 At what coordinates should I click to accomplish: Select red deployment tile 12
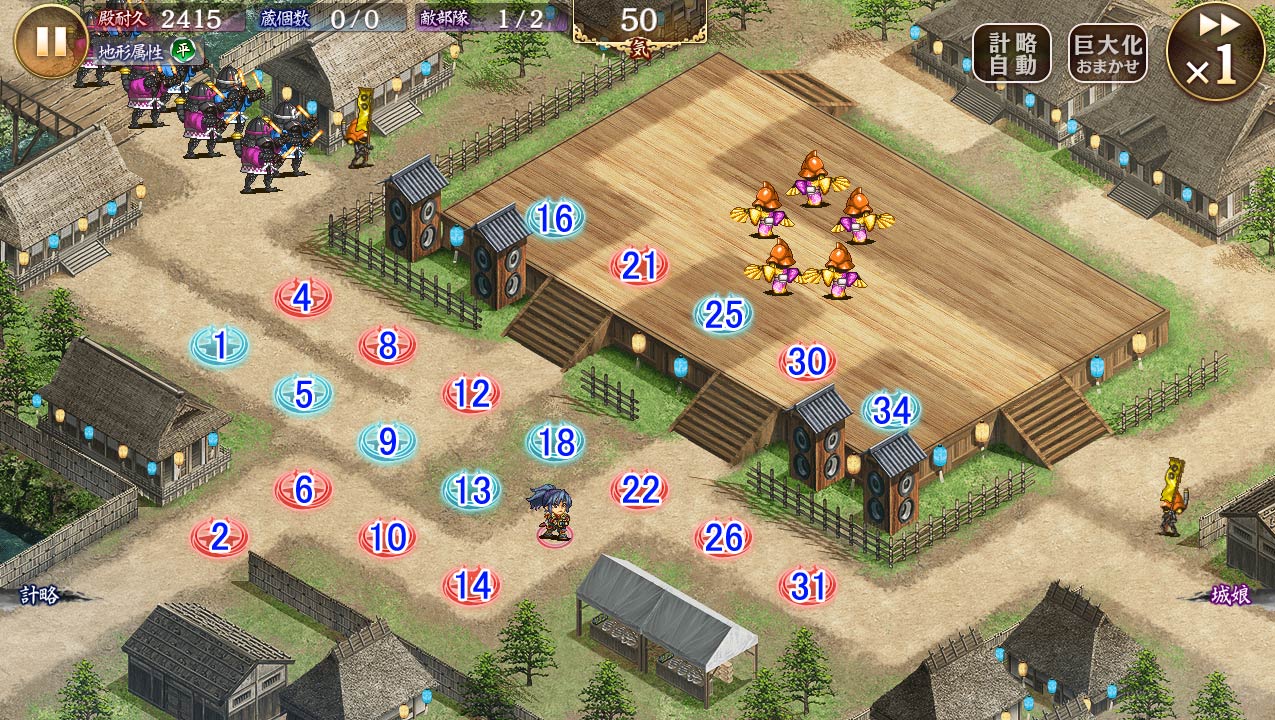click(x=471, y=394)
